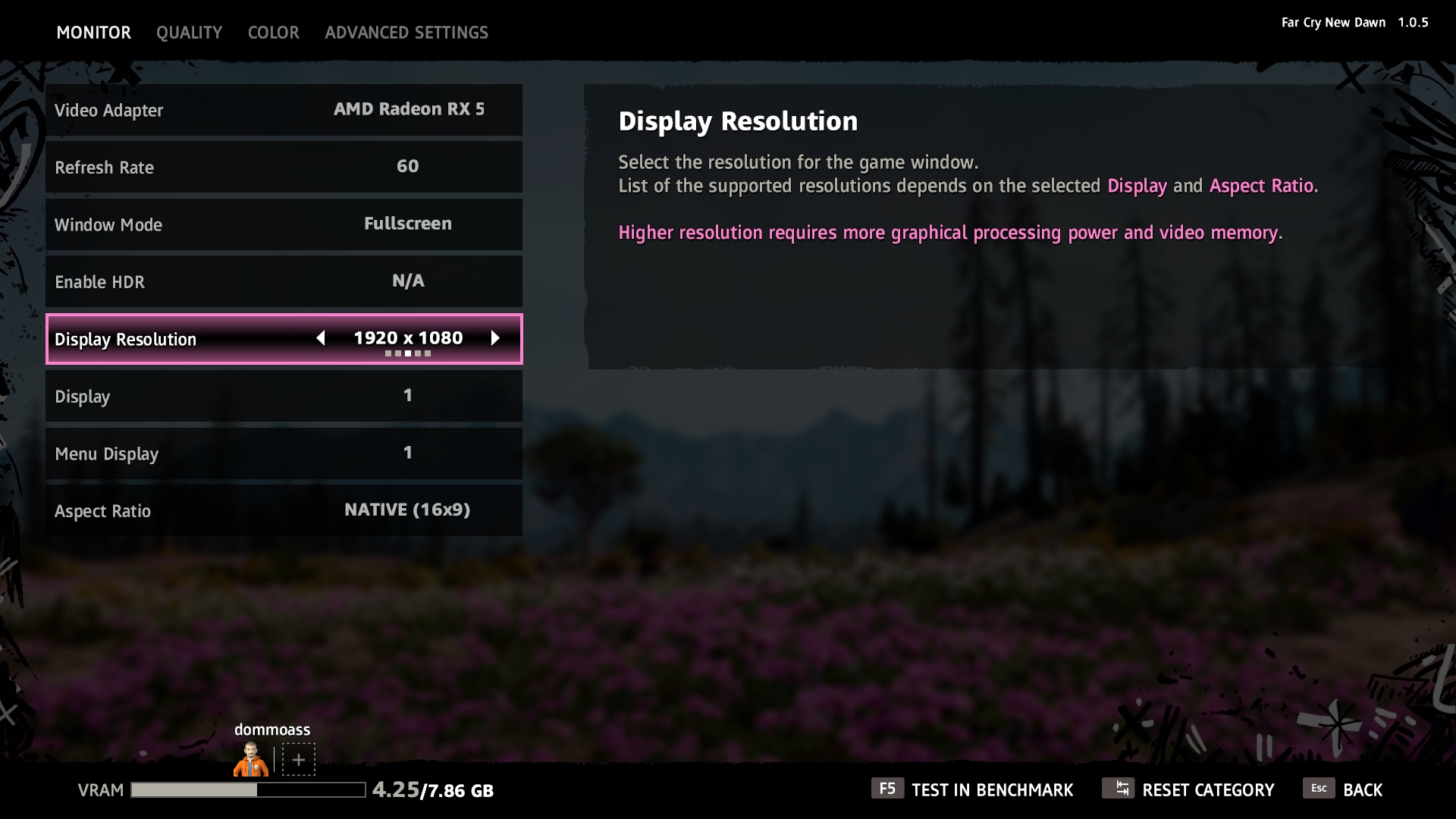Open the Color settings tab

[x=273, y=33]
